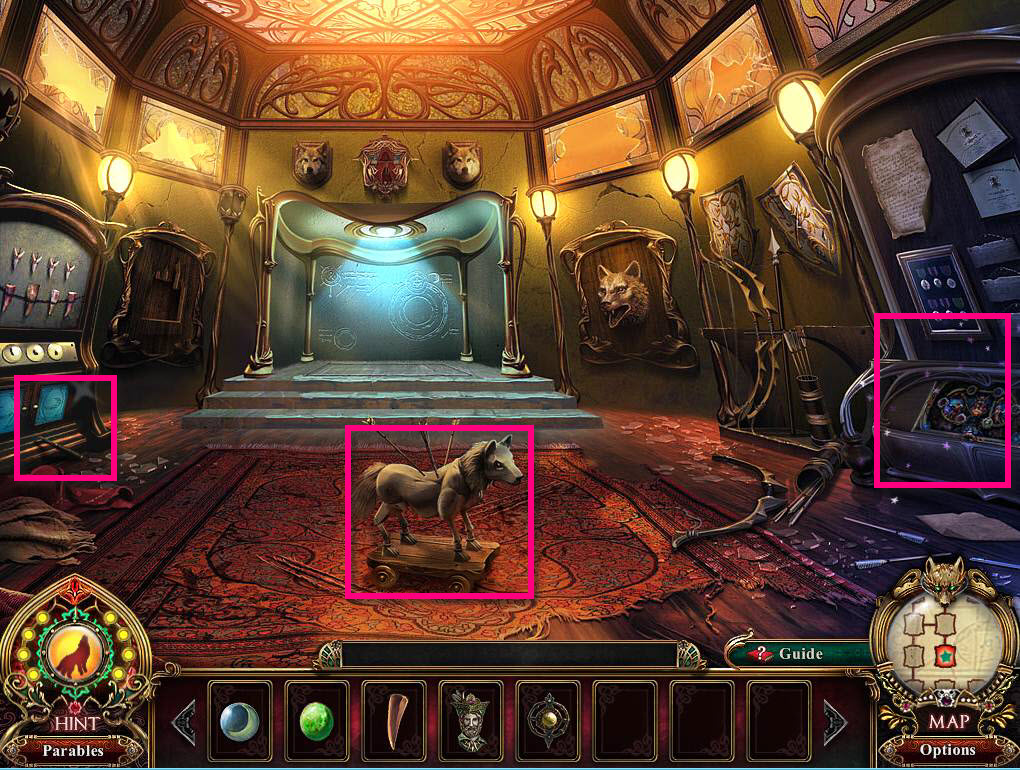
Task: Select the green gem inventory item
Action: pyautogui.click(x=316, y=721)
